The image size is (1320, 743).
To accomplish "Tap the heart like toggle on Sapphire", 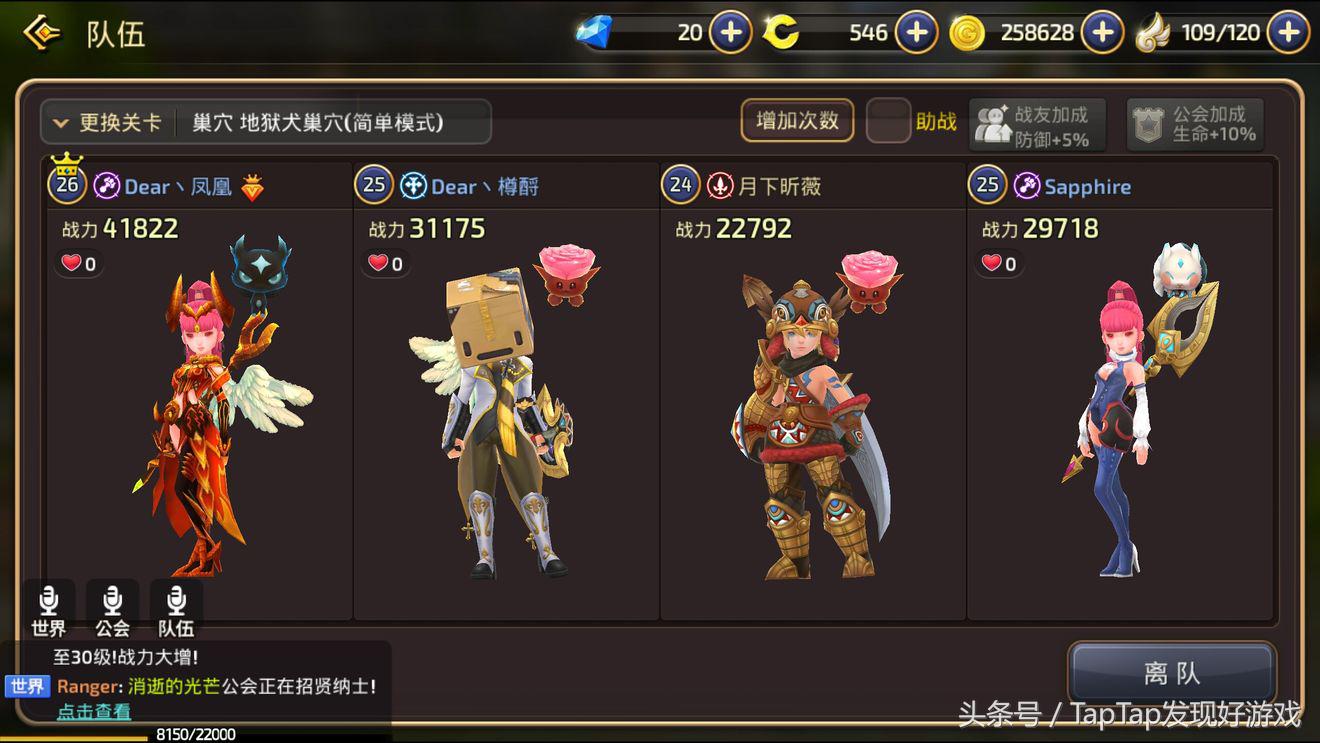I will [x=990, y=265].
